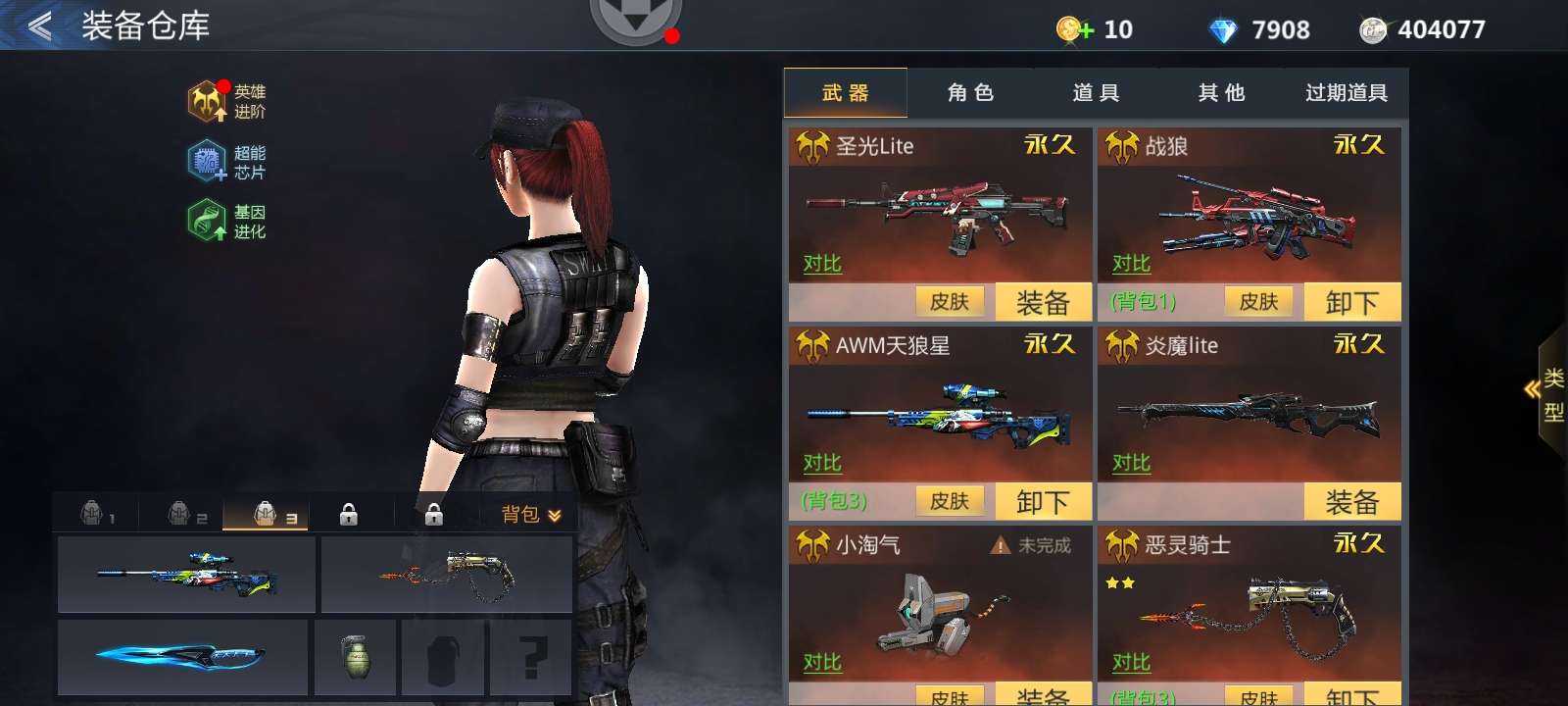
Task: Select backpack slot 1 tab
Action: click(x=95, y=512)
